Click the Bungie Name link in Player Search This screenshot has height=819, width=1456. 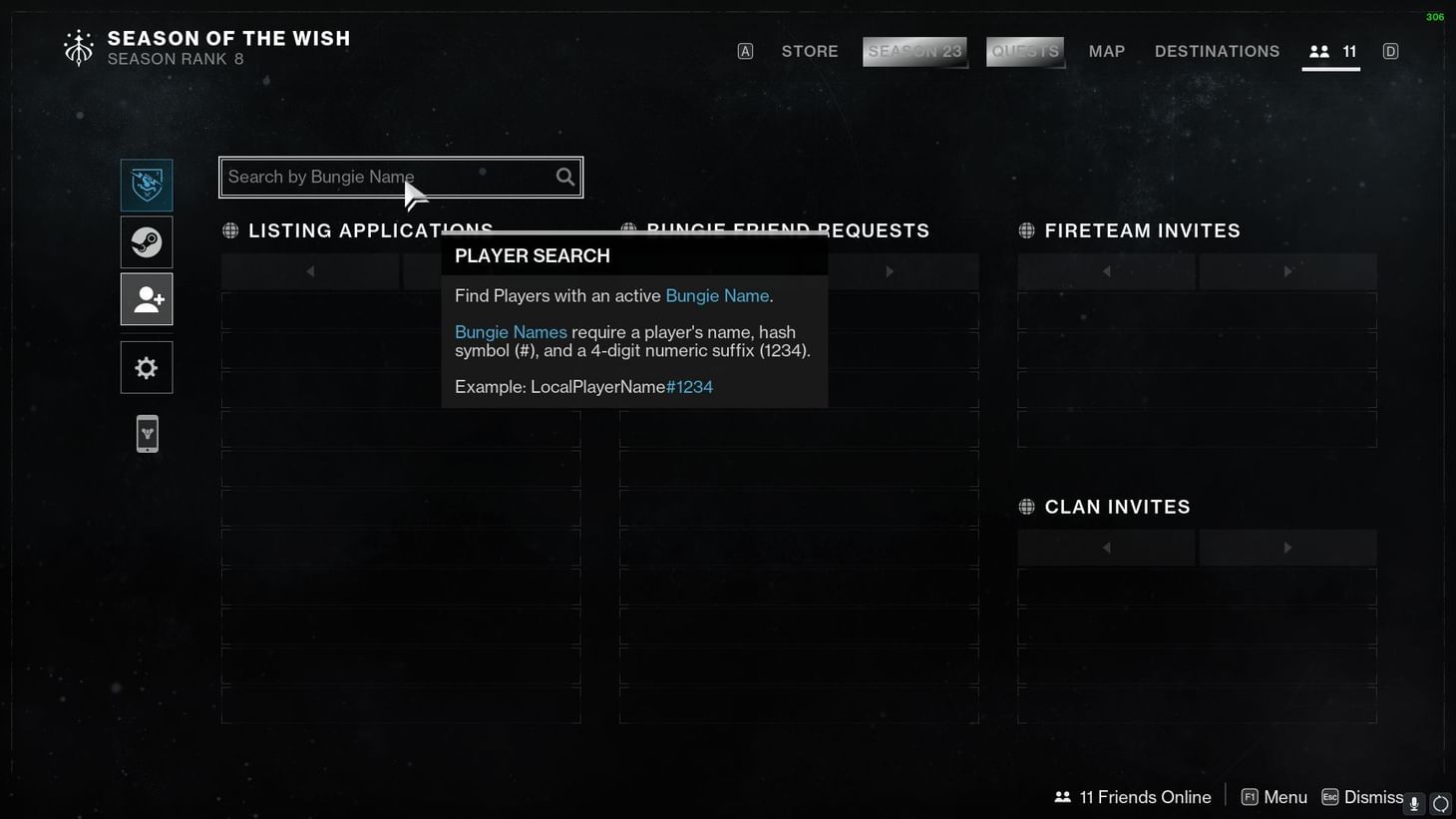pyautogui.click(x=716, y=295)
